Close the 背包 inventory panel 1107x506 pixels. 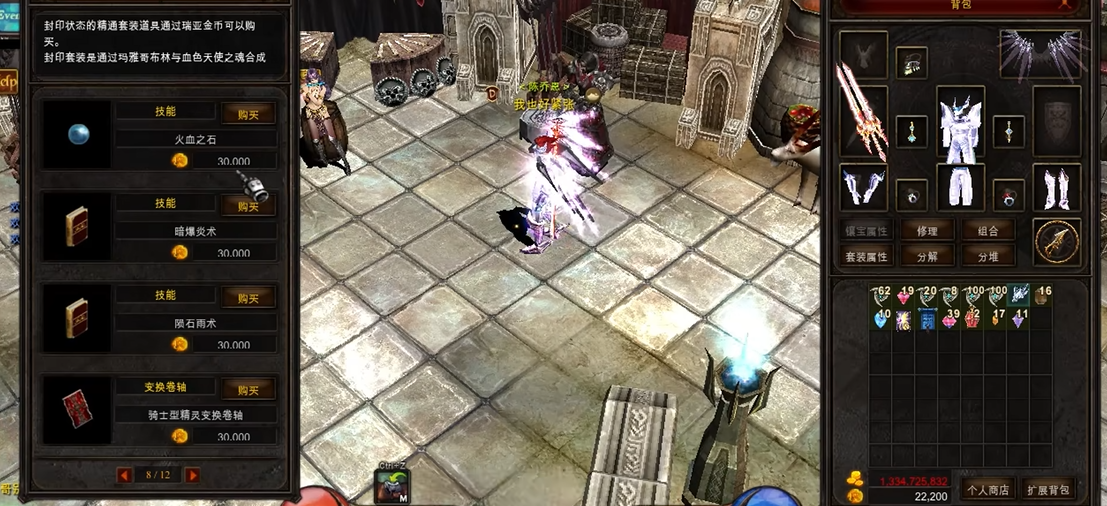pos(1065,4)
